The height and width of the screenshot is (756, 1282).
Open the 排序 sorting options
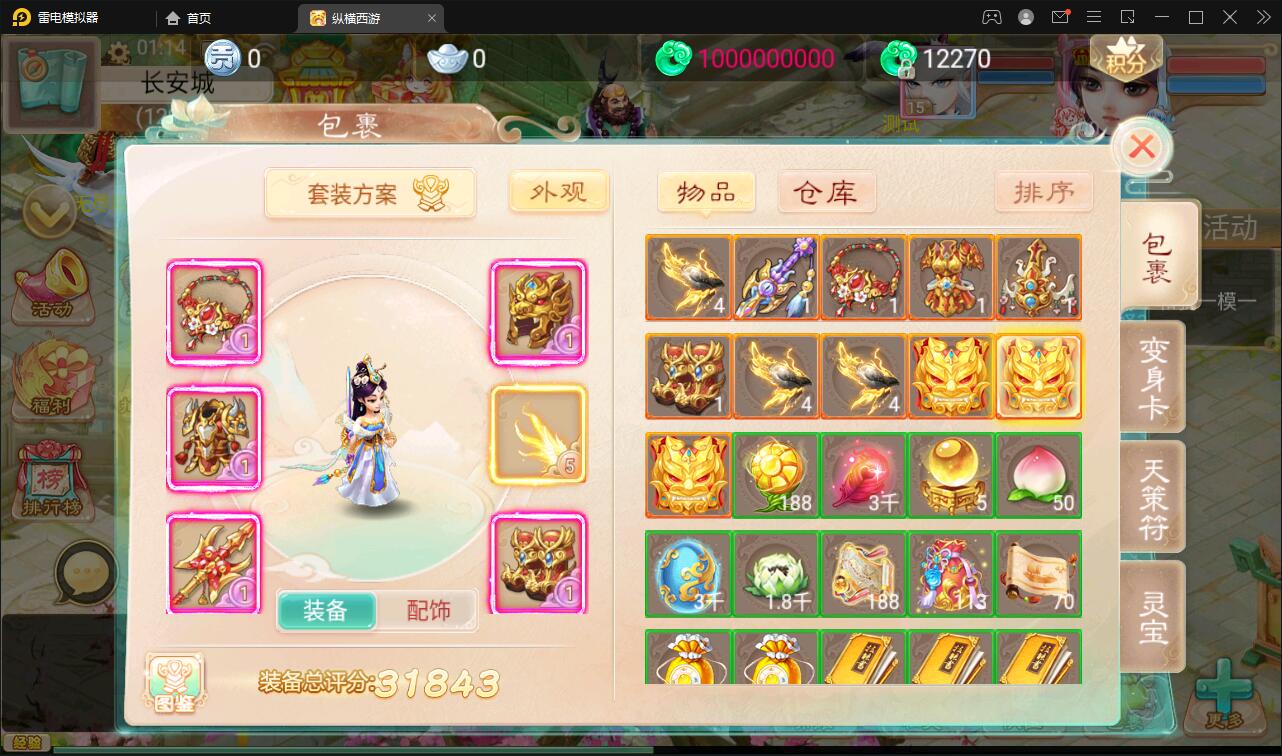click(x=1044, y=192)
